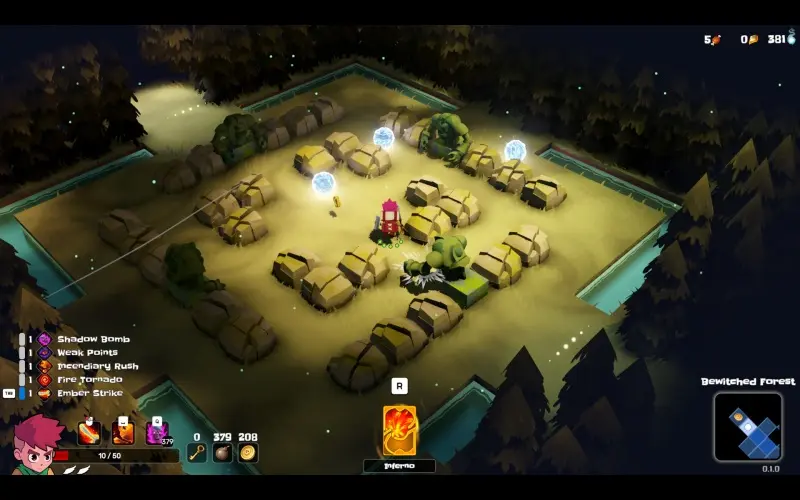Viewport: 800px width, 500px height.
Task: Click the golden nugget resource icon
Action: (x=753, y=40)
